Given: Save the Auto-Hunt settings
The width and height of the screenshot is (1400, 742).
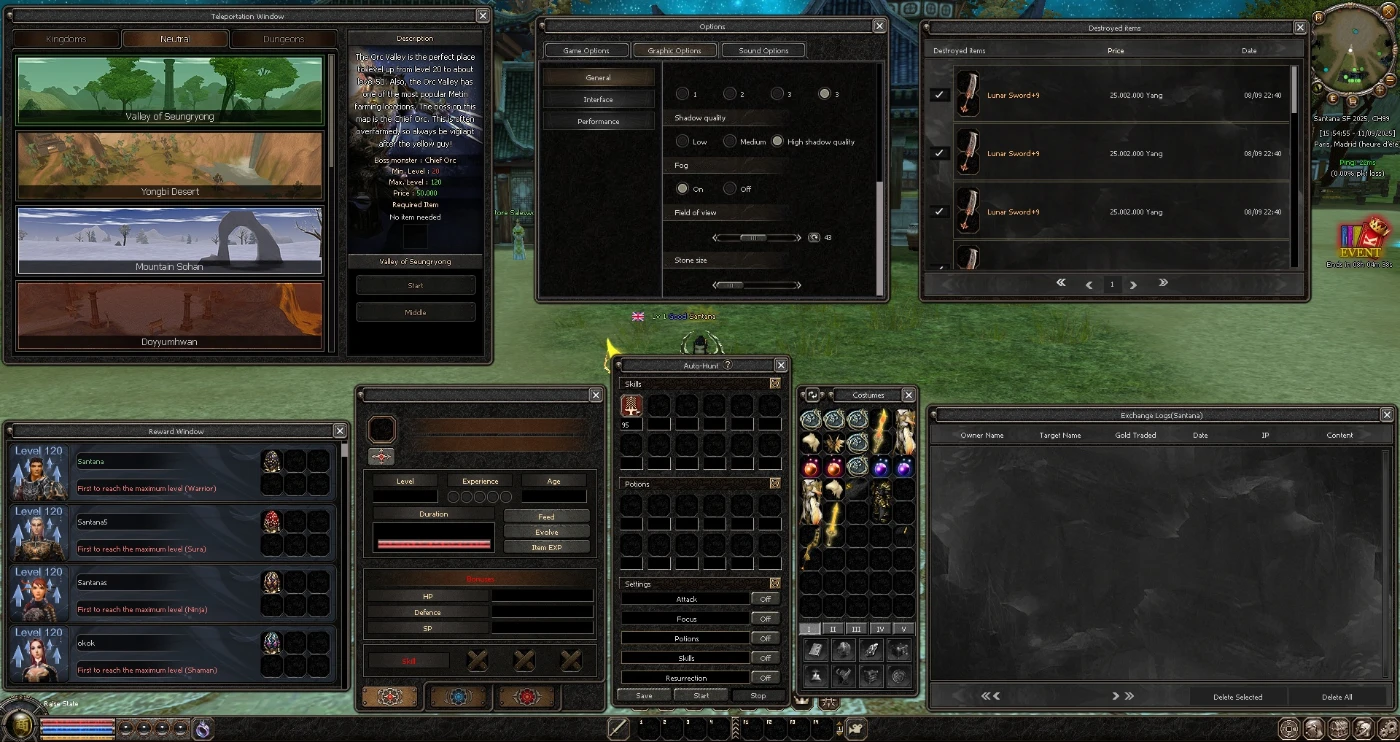Looking at the screenshot, I should [x=644, y=696].
